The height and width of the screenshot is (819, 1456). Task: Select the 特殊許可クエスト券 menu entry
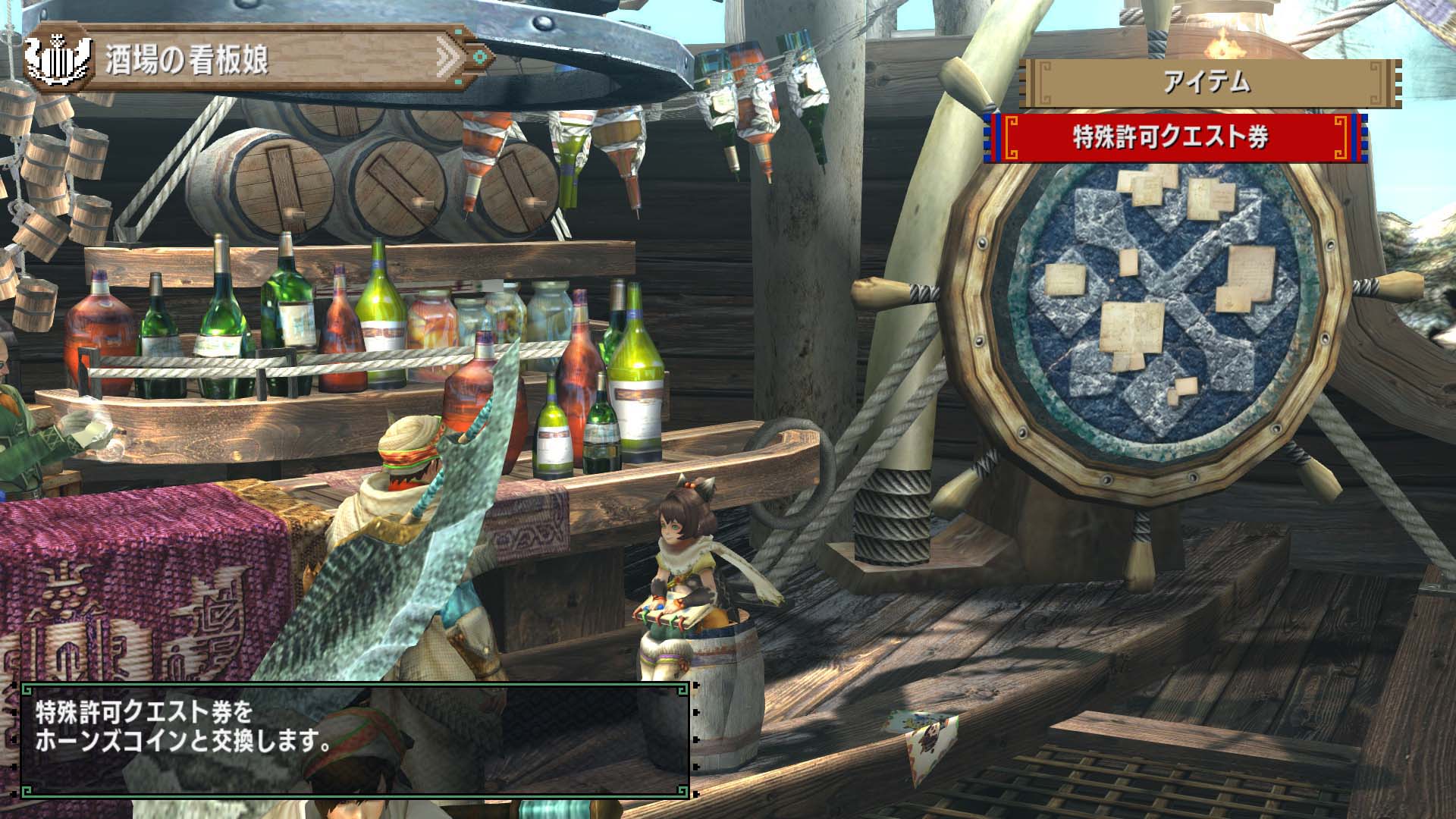click(x=1174, y=138)
